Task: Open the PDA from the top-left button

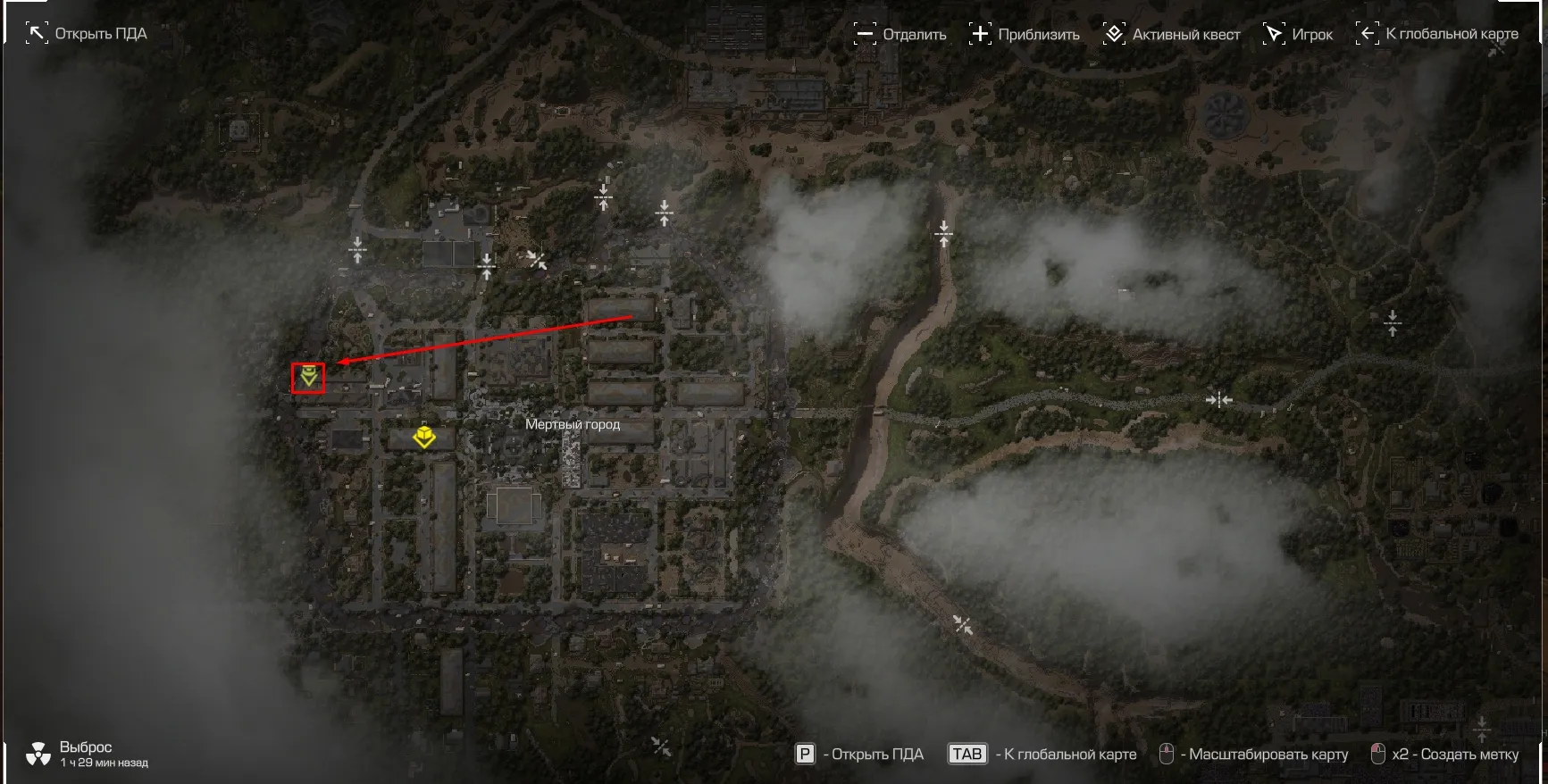Action: (87, 34)
